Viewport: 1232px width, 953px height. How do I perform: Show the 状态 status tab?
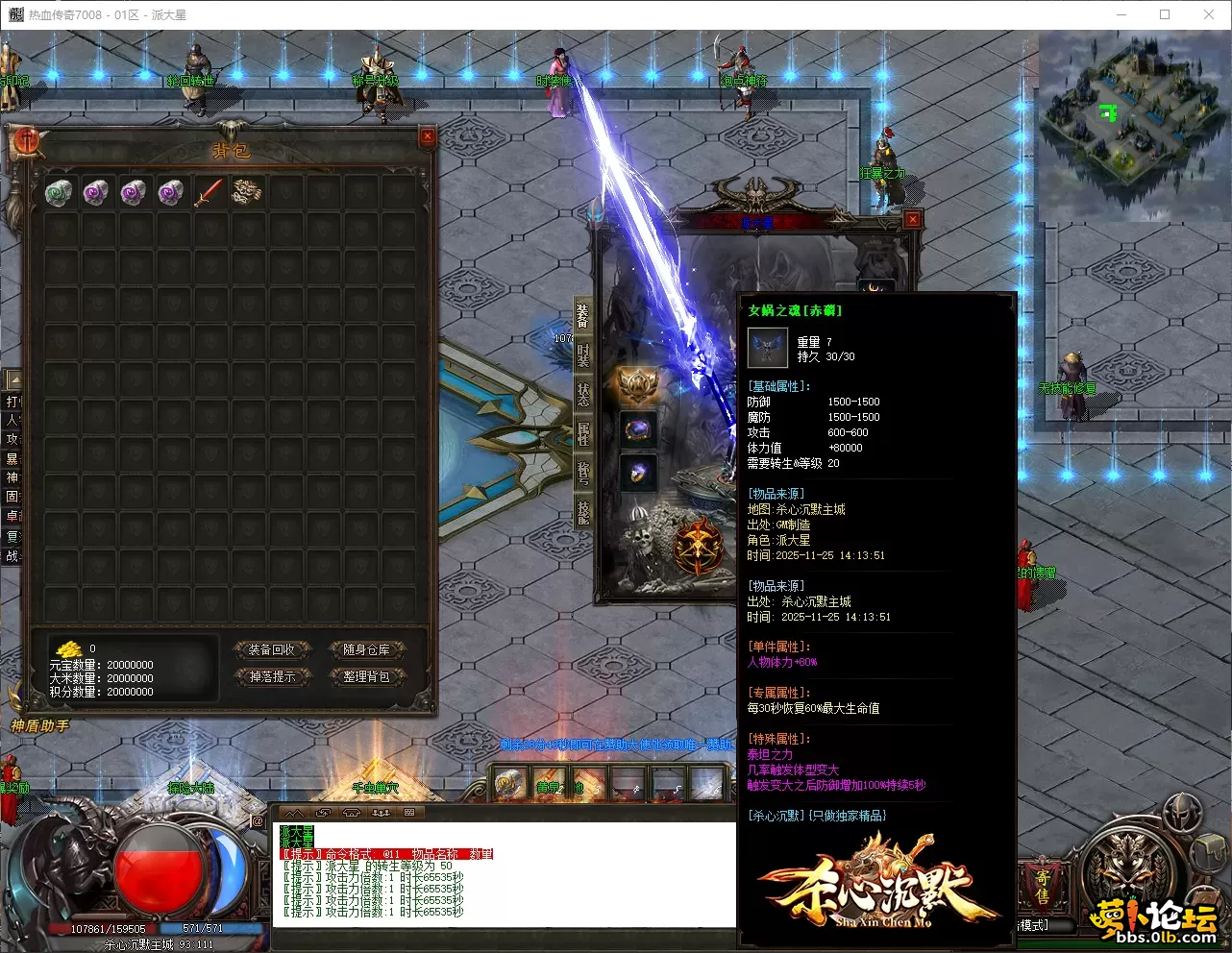point(582,393)
